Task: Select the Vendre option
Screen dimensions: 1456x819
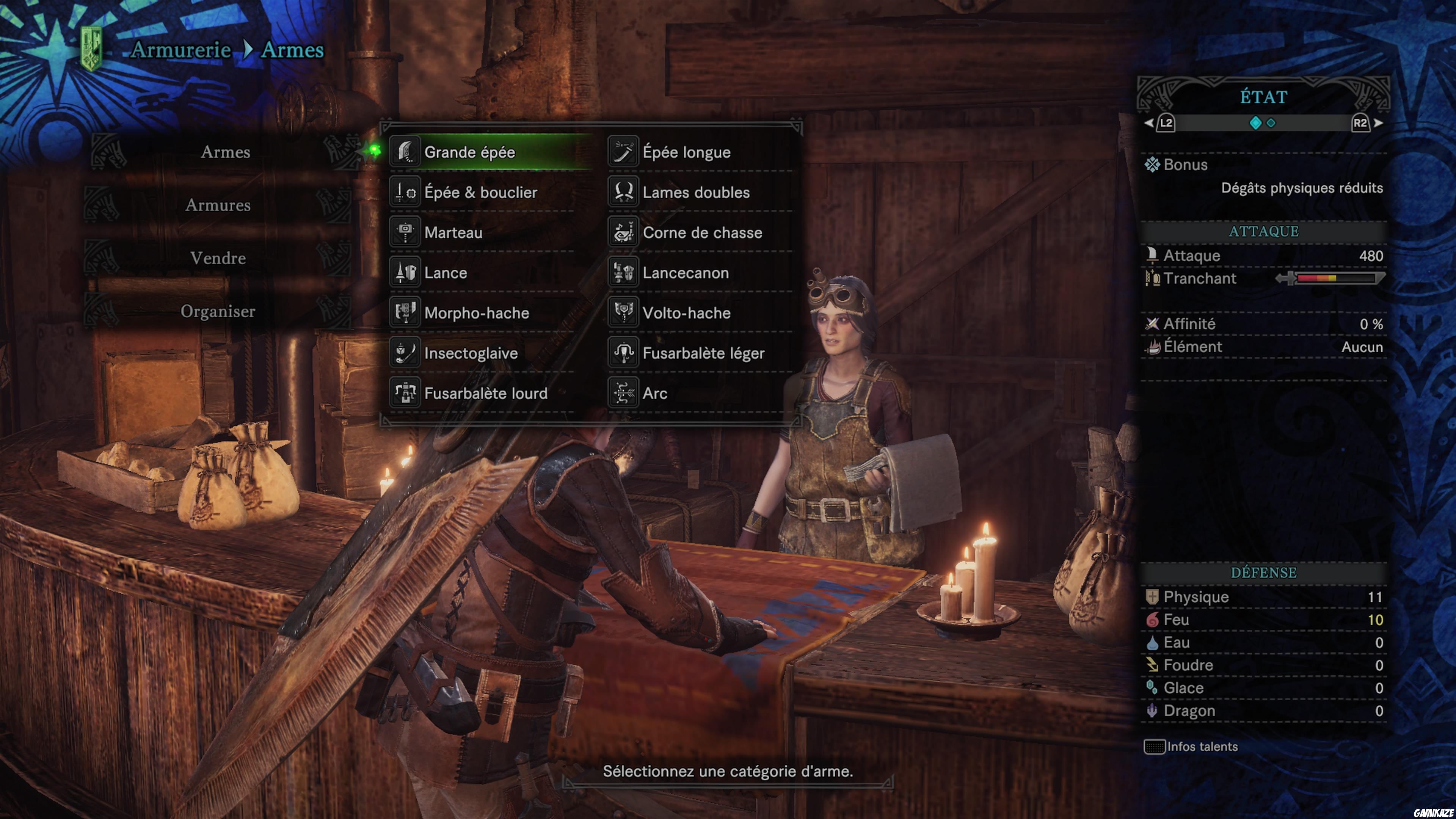Action: tap(219, 258)
